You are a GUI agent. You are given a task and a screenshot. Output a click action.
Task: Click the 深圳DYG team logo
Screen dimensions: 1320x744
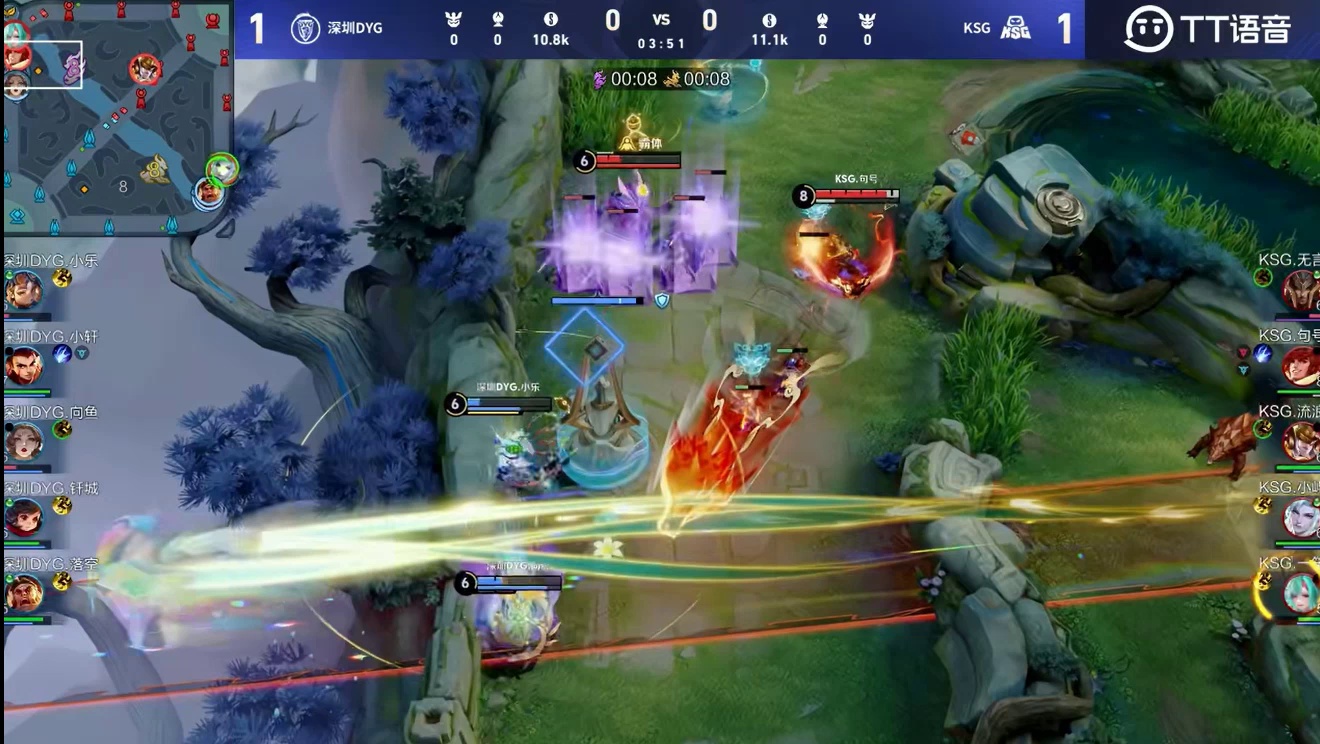coord(305,28)
